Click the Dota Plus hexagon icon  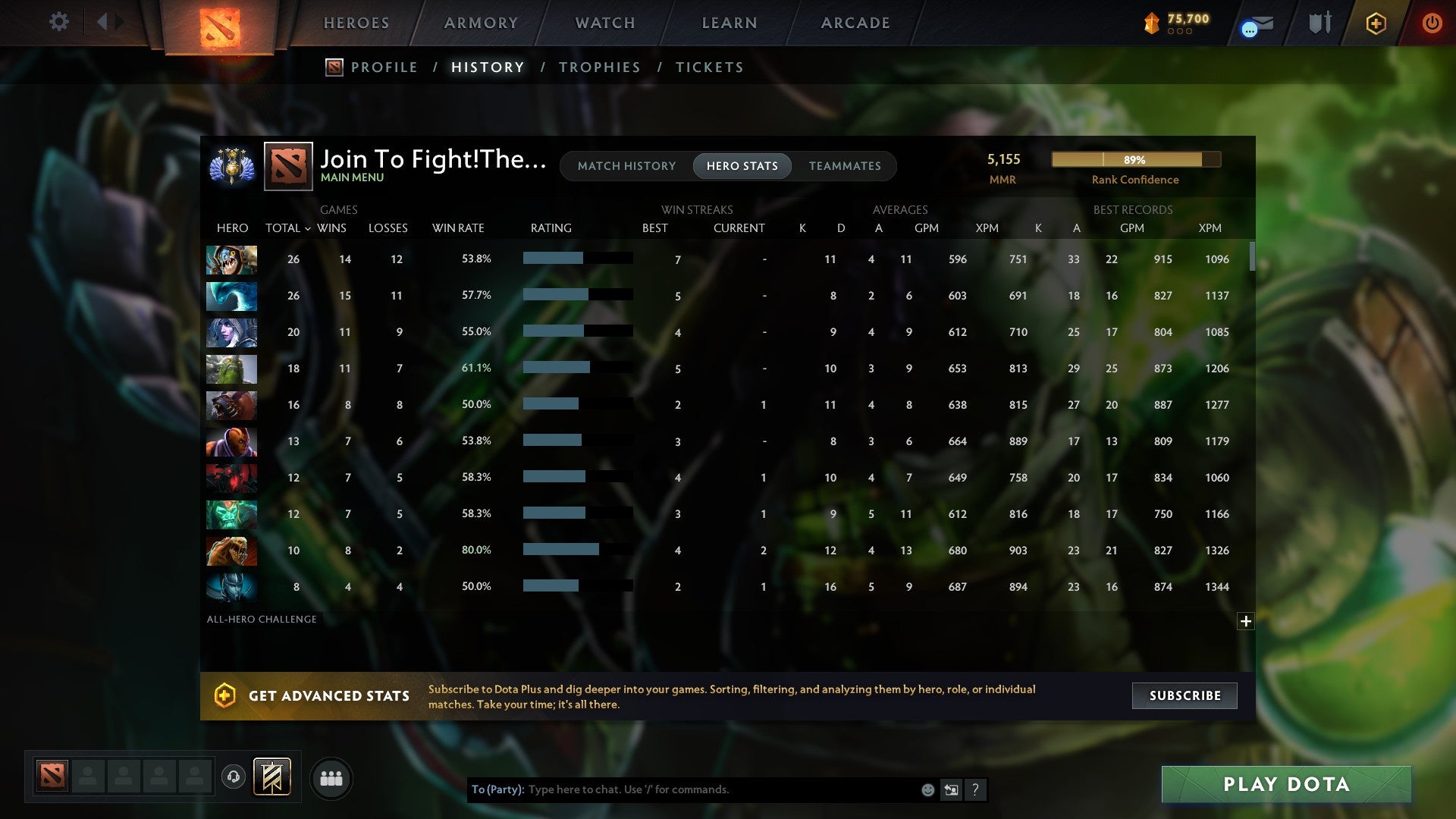pos(1375,23)
